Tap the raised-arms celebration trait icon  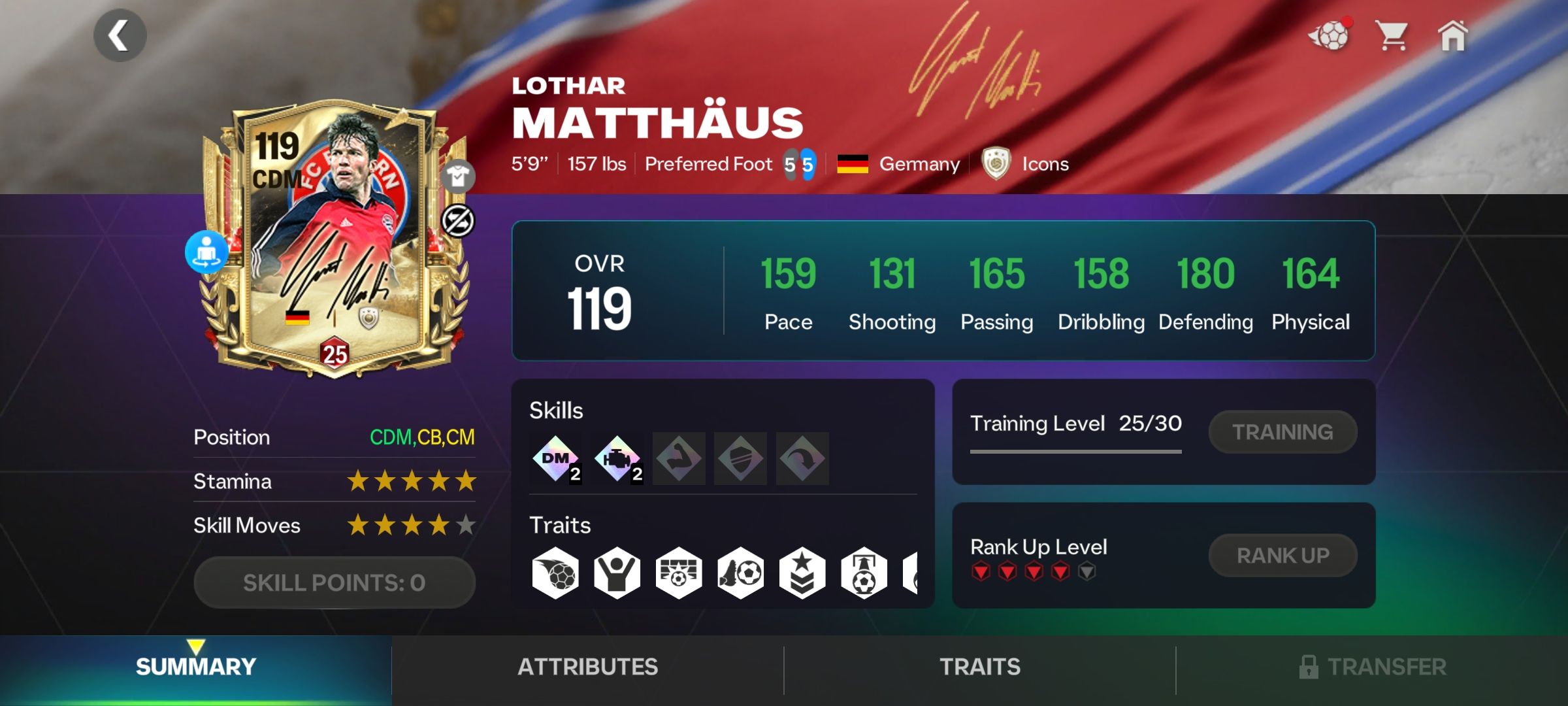[614, 574]
